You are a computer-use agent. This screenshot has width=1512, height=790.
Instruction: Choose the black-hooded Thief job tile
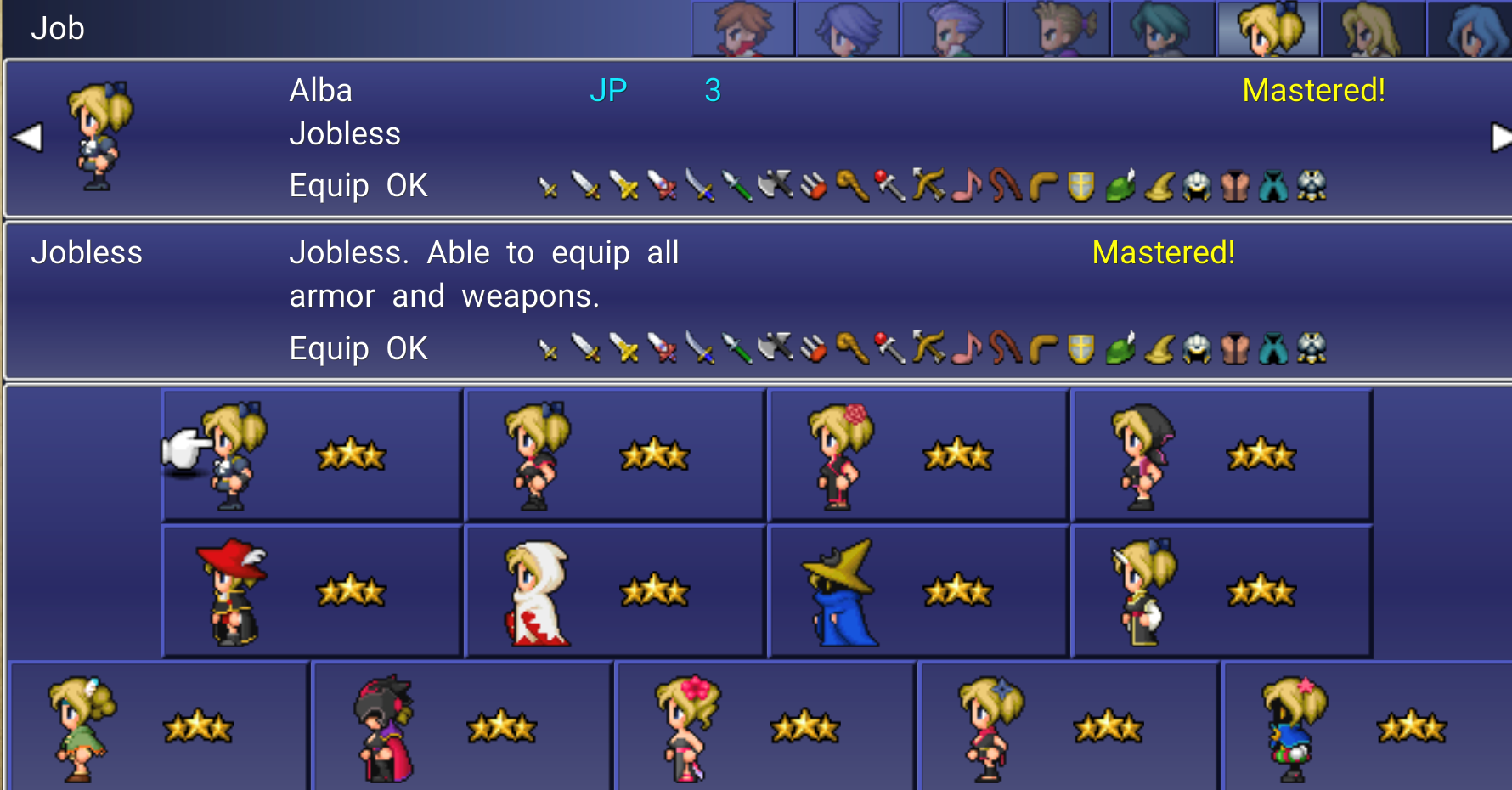(x=1221, y=455)
